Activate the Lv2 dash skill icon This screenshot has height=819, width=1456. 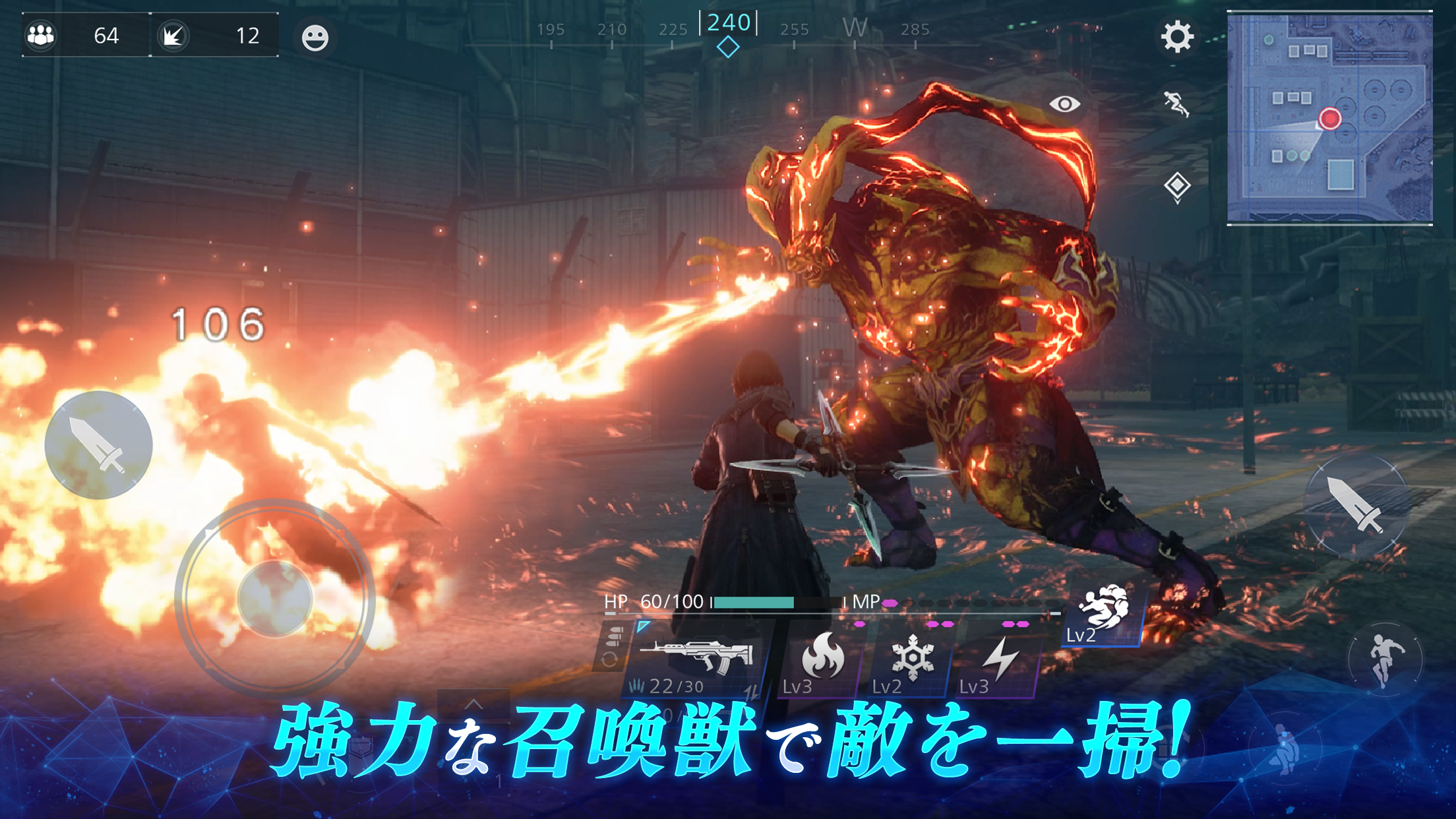tap(1103, 613)
